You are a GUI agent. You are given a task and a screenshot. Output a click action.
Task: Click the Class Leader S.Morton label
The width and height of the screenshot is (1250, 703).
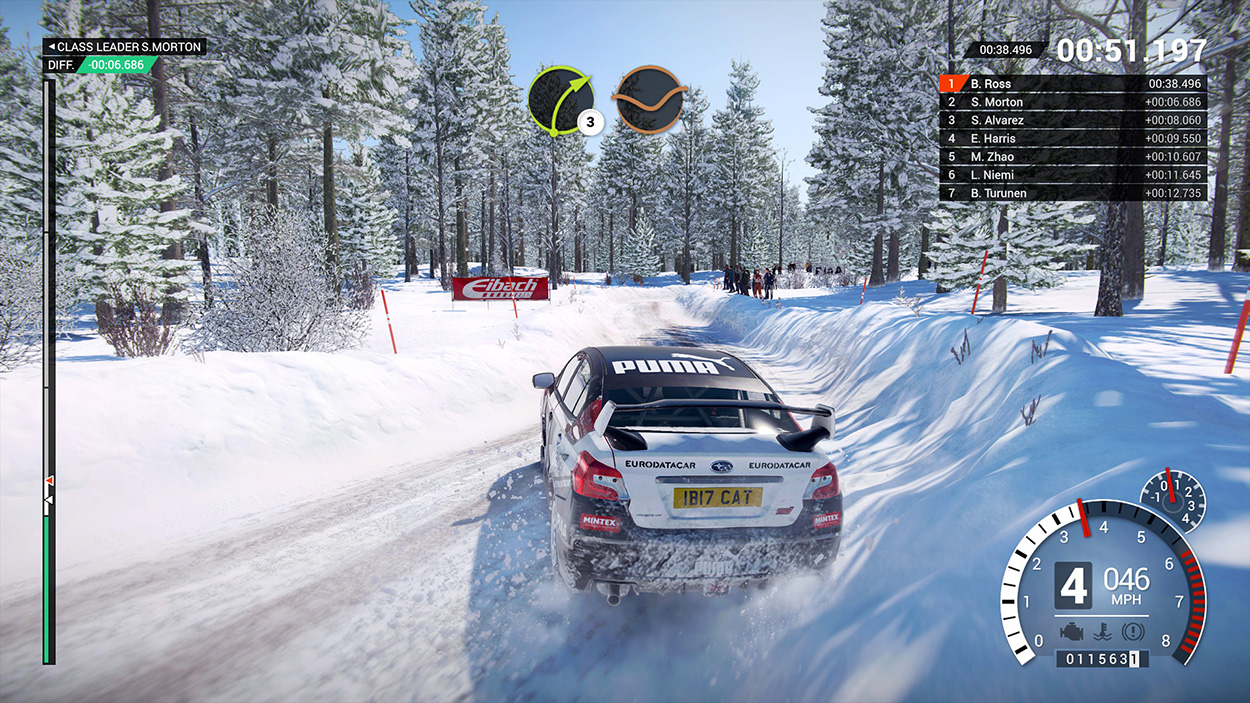click(x=124, y=47)
